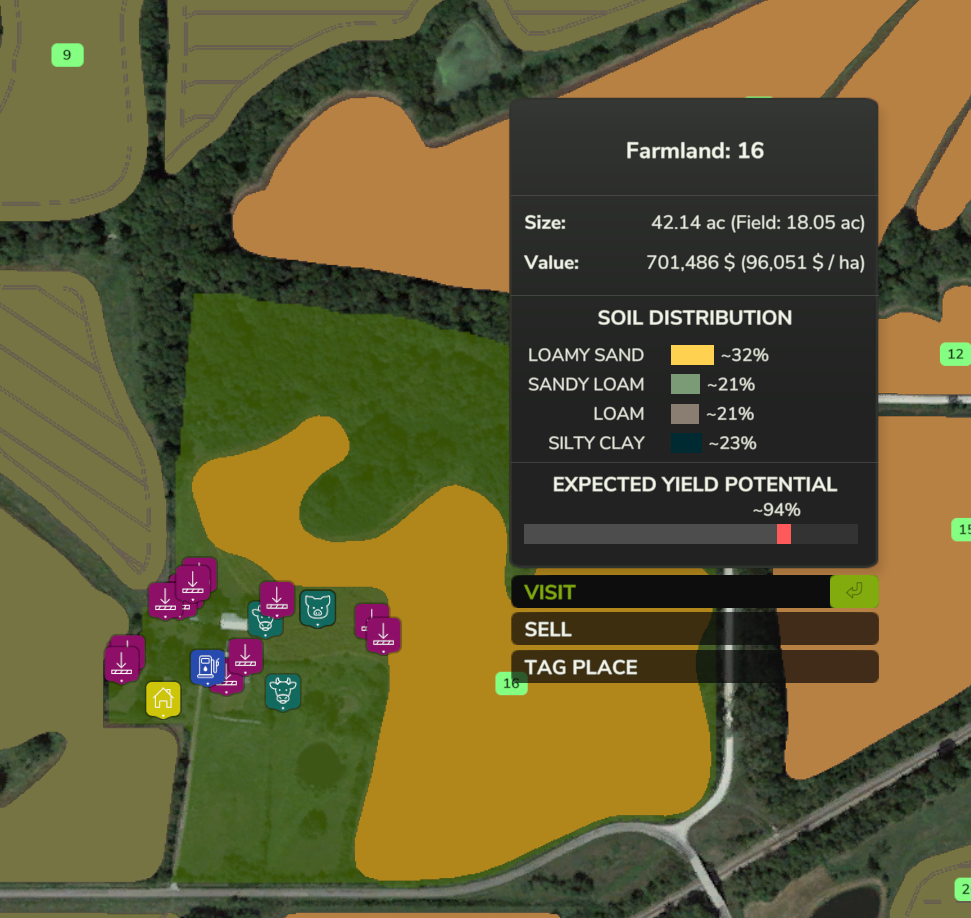Select the farmland 9 number label

click(x=67, y=55)
